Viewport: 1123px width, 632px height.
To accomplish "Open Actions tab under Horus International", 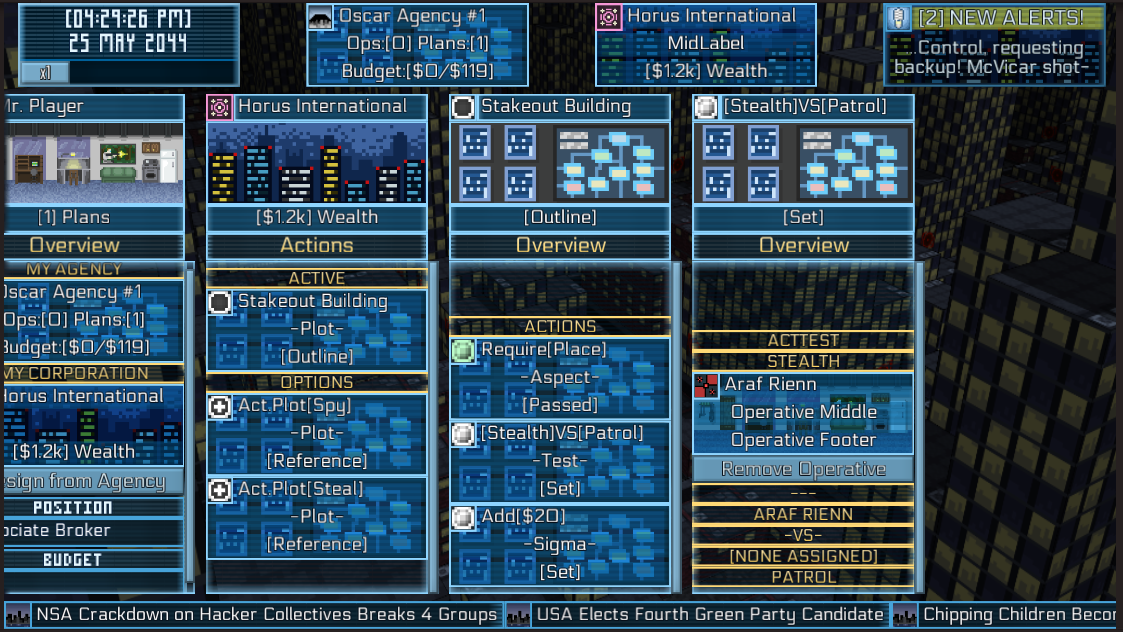I will pyautogui.click(x=317, y=245).
